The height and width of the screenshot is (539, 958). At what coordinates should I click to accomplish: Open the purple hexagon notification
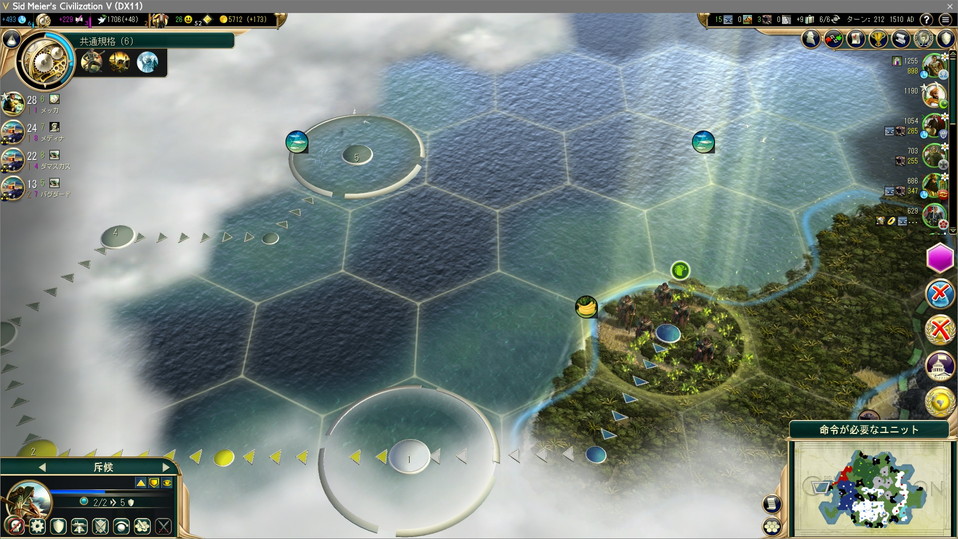940,259
